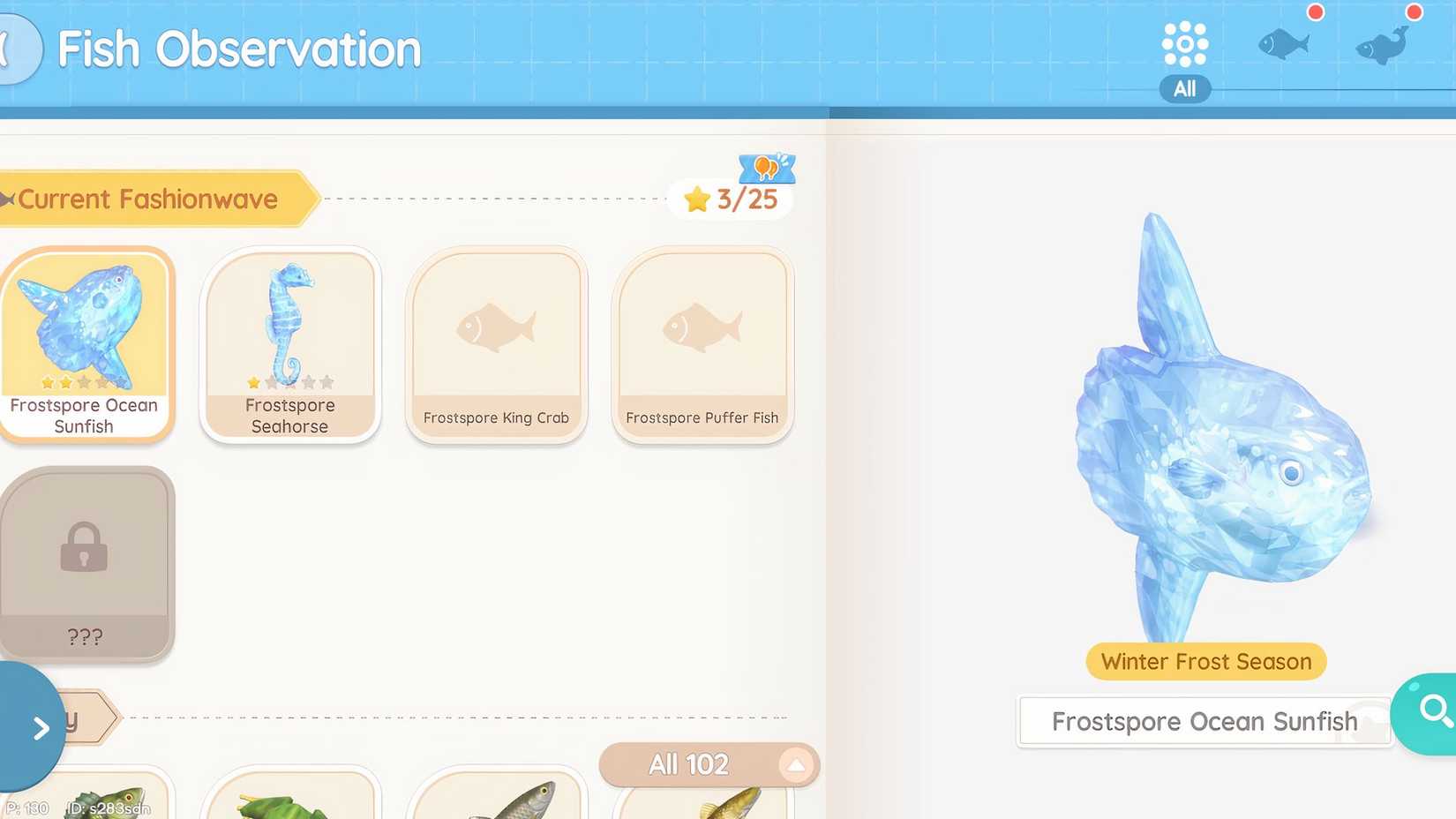Expand the Current Fashionwave section header

(150, 199)
